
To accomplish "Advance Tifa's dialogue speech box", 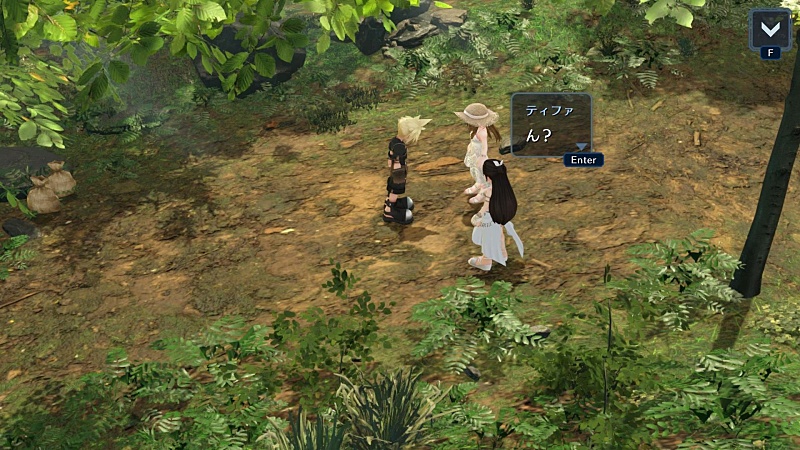I will coord(551,126).
